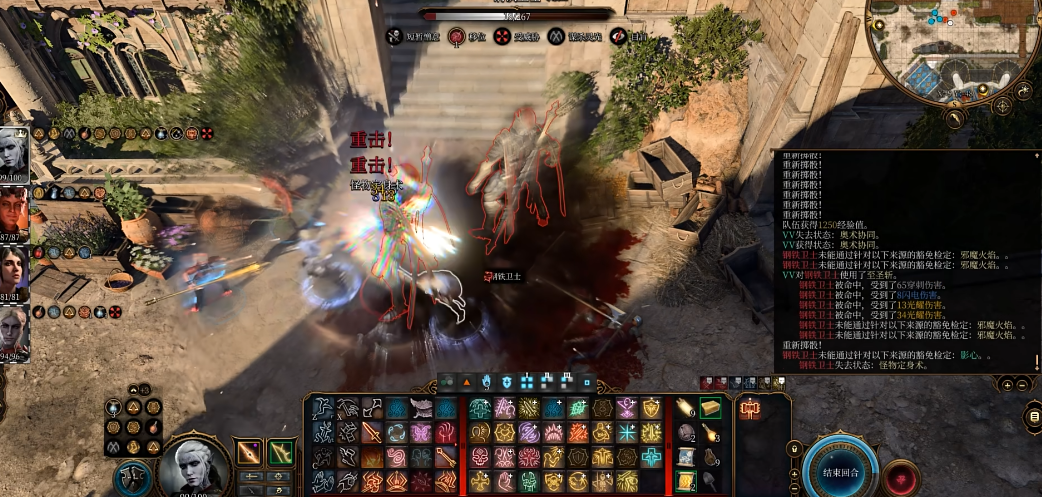The width and height of the screenshot is (1042, 497).
Task: Select the melee weapon set slot
Action: [x=249, y=452]
